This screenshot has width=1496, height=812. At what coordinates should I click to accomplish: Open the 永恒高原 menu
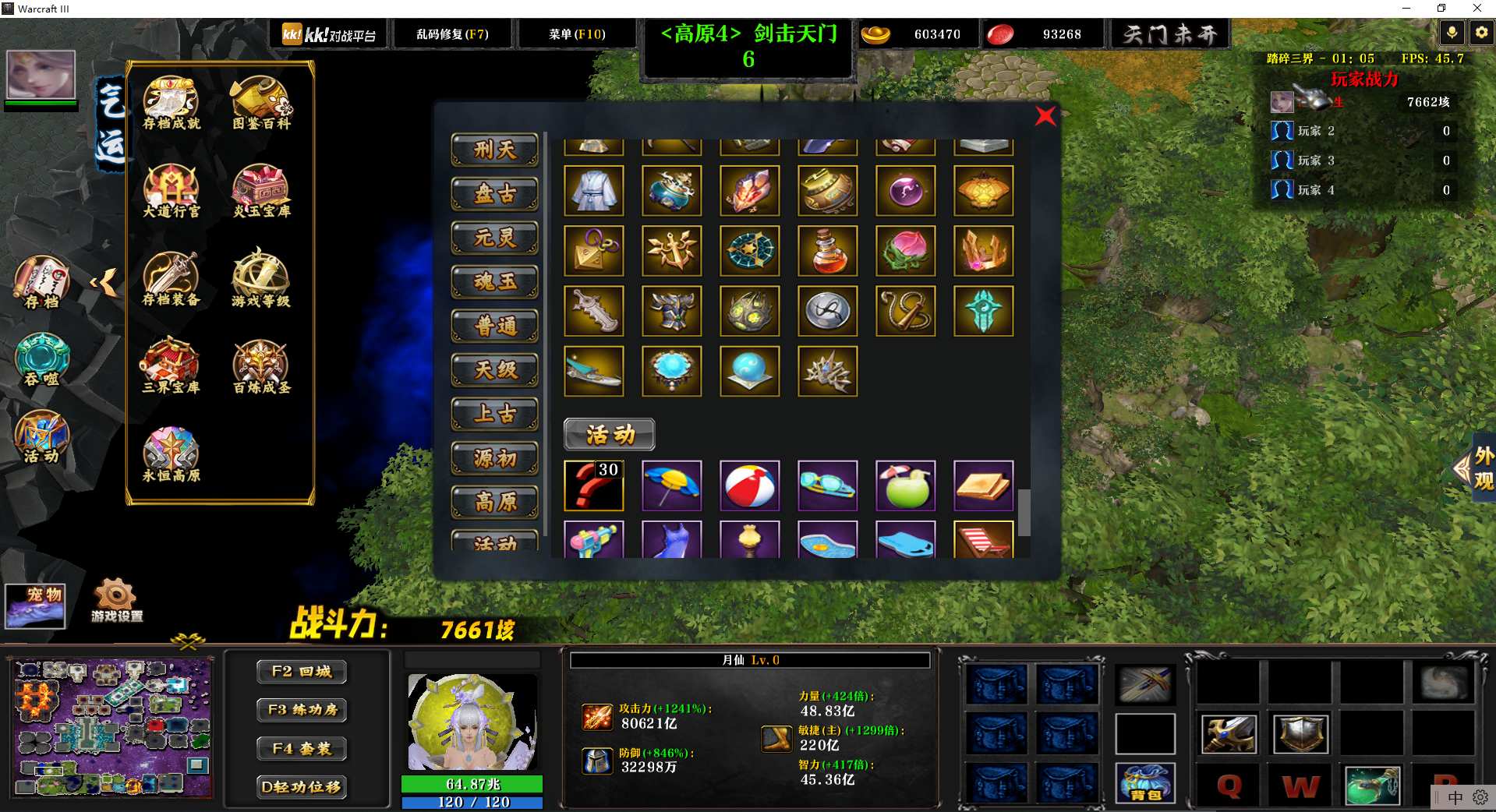(x=172, y=454)
